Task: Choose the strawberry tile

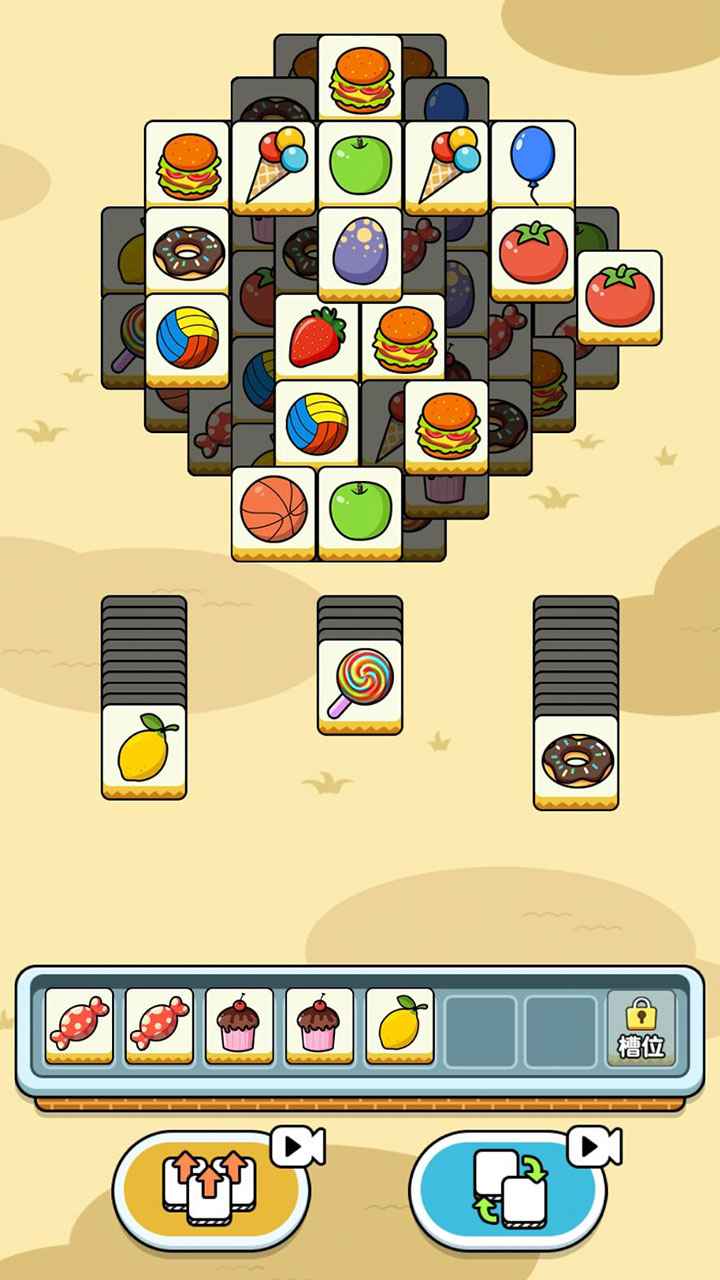Action: point(316,337)
